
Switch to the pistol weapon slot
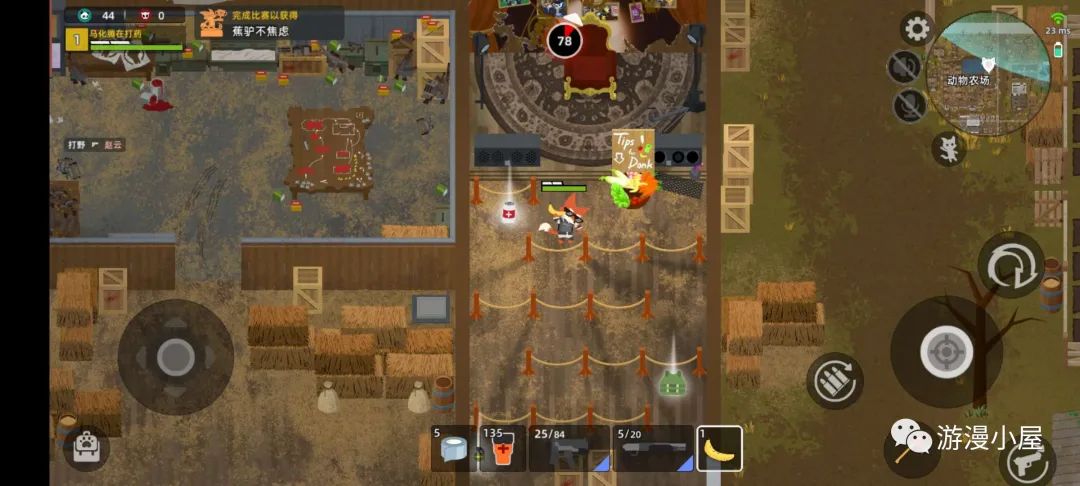coord(568,449)
